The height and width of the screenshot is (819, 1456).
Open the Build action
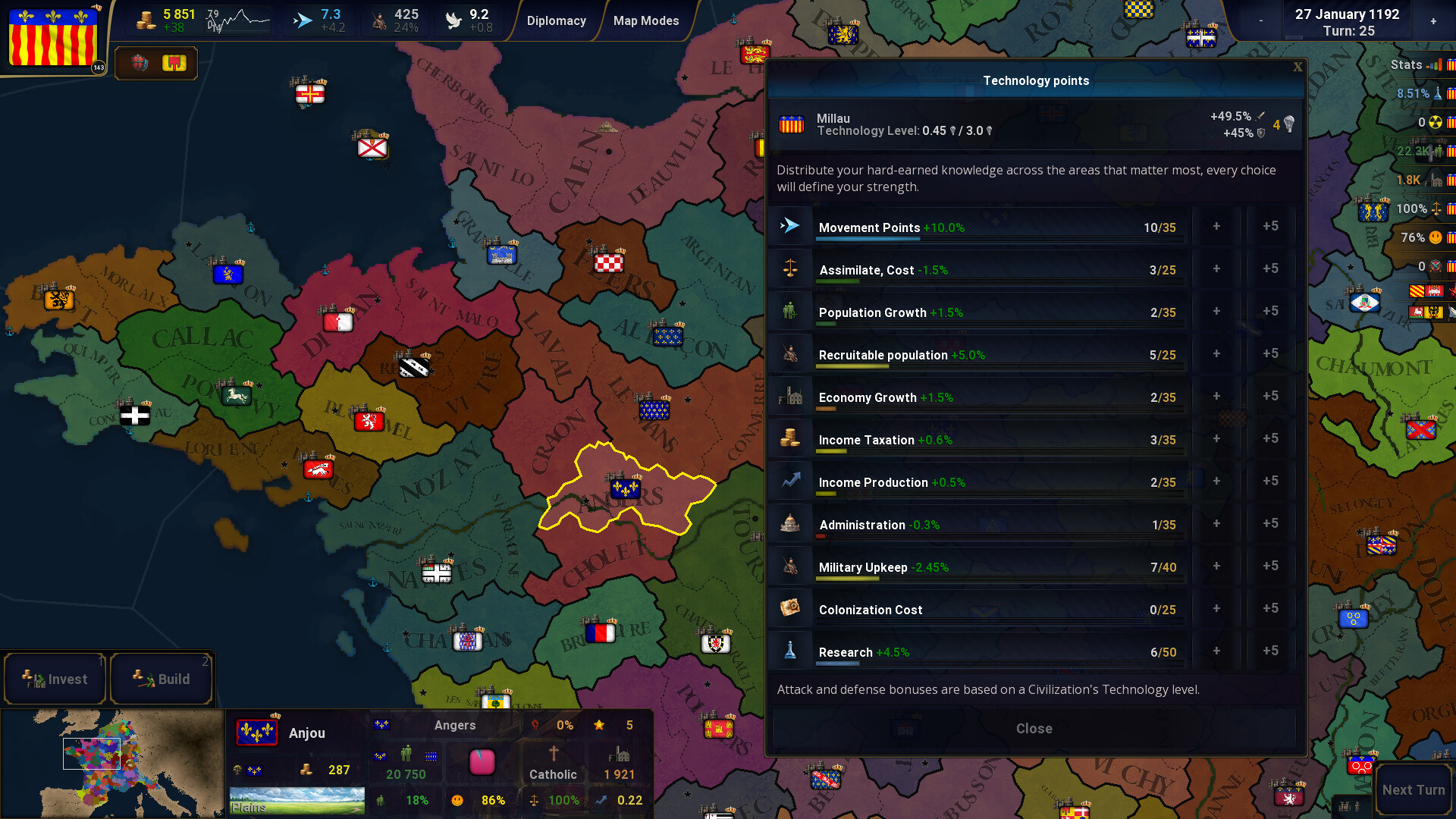(162, 679)
